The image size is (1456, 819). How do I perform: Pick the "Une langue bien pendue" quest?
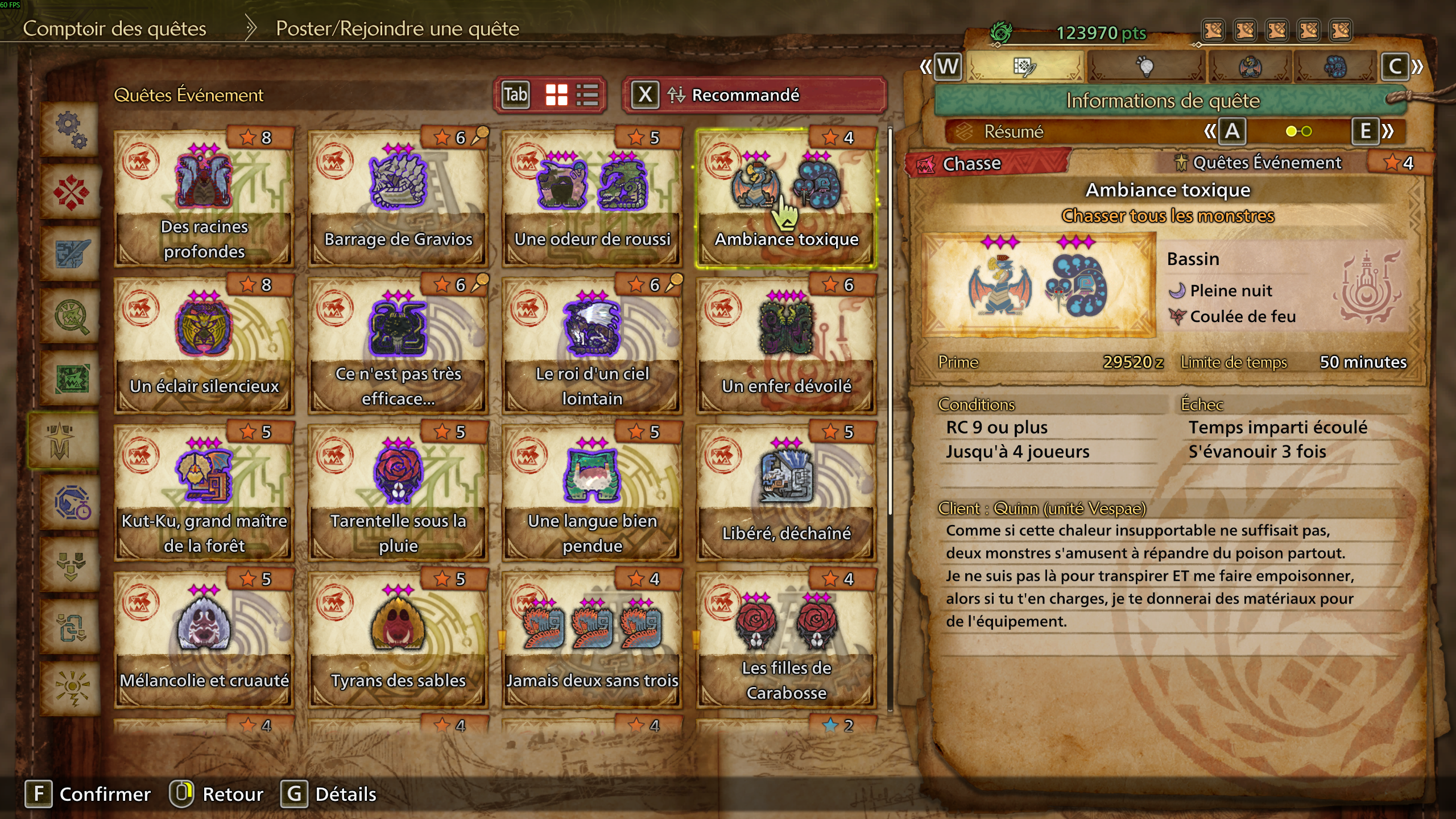pyautogui.click(x=592, y=493)
